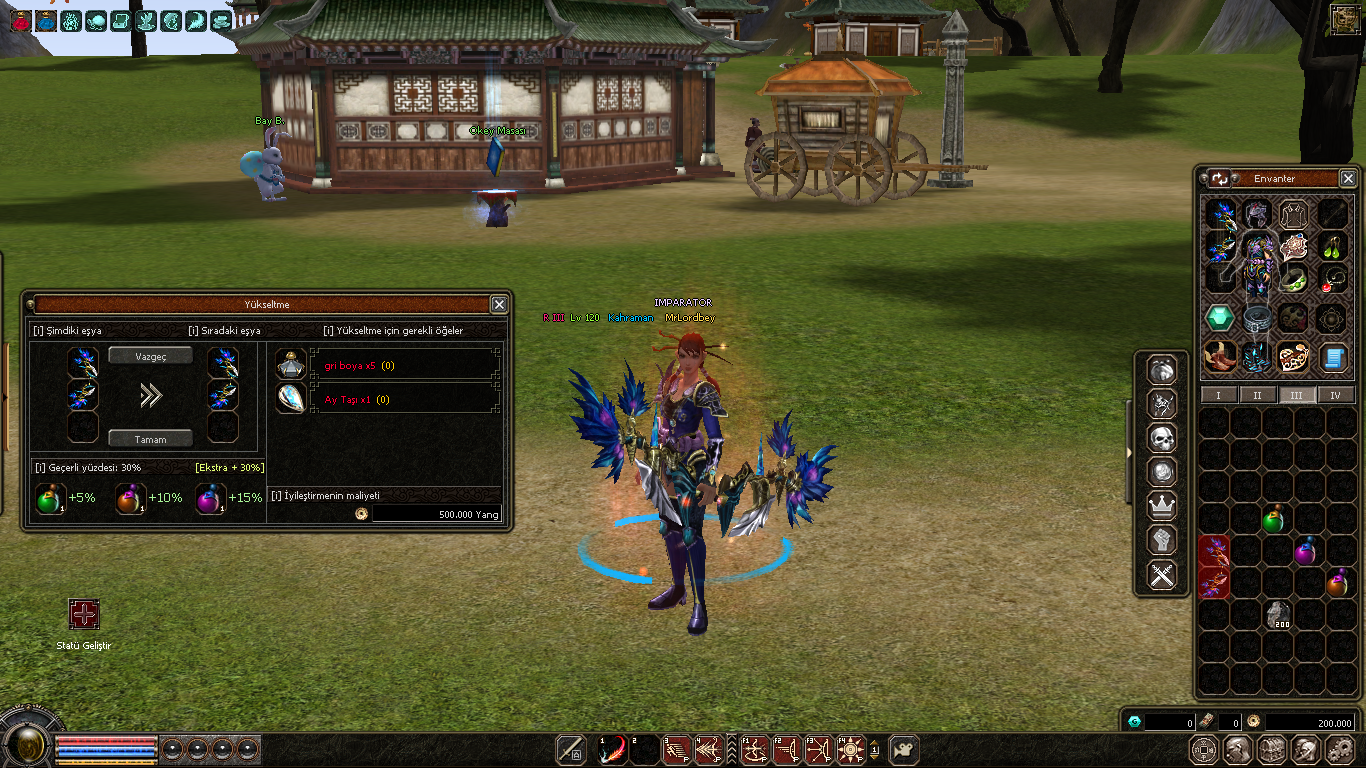The height and width of the screenshot is (768, 1366).
Task: Select the orange +10% bonus potion
Action: [130, 498]
